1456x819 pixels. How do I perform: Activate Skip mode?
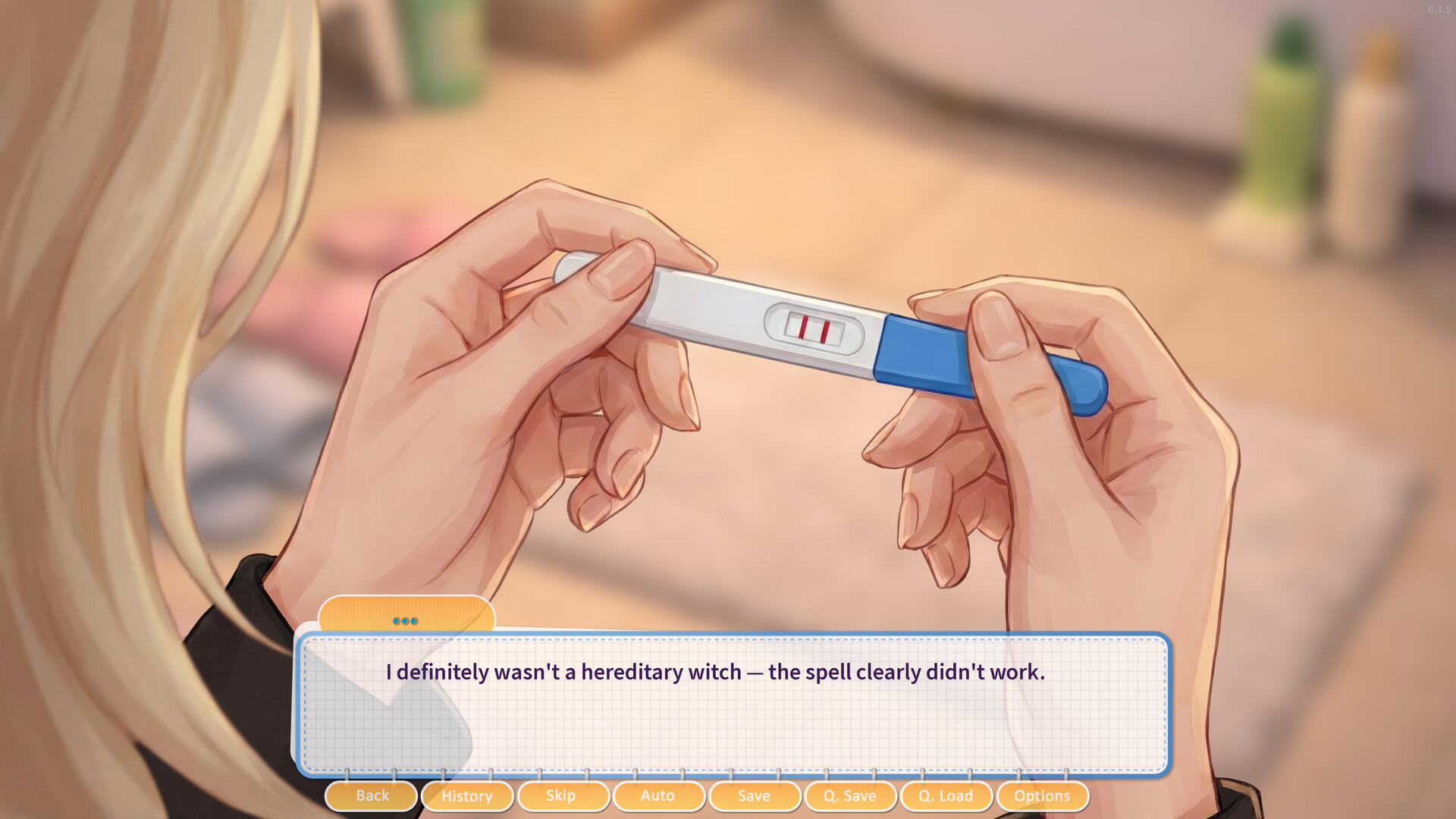(563, 795)
